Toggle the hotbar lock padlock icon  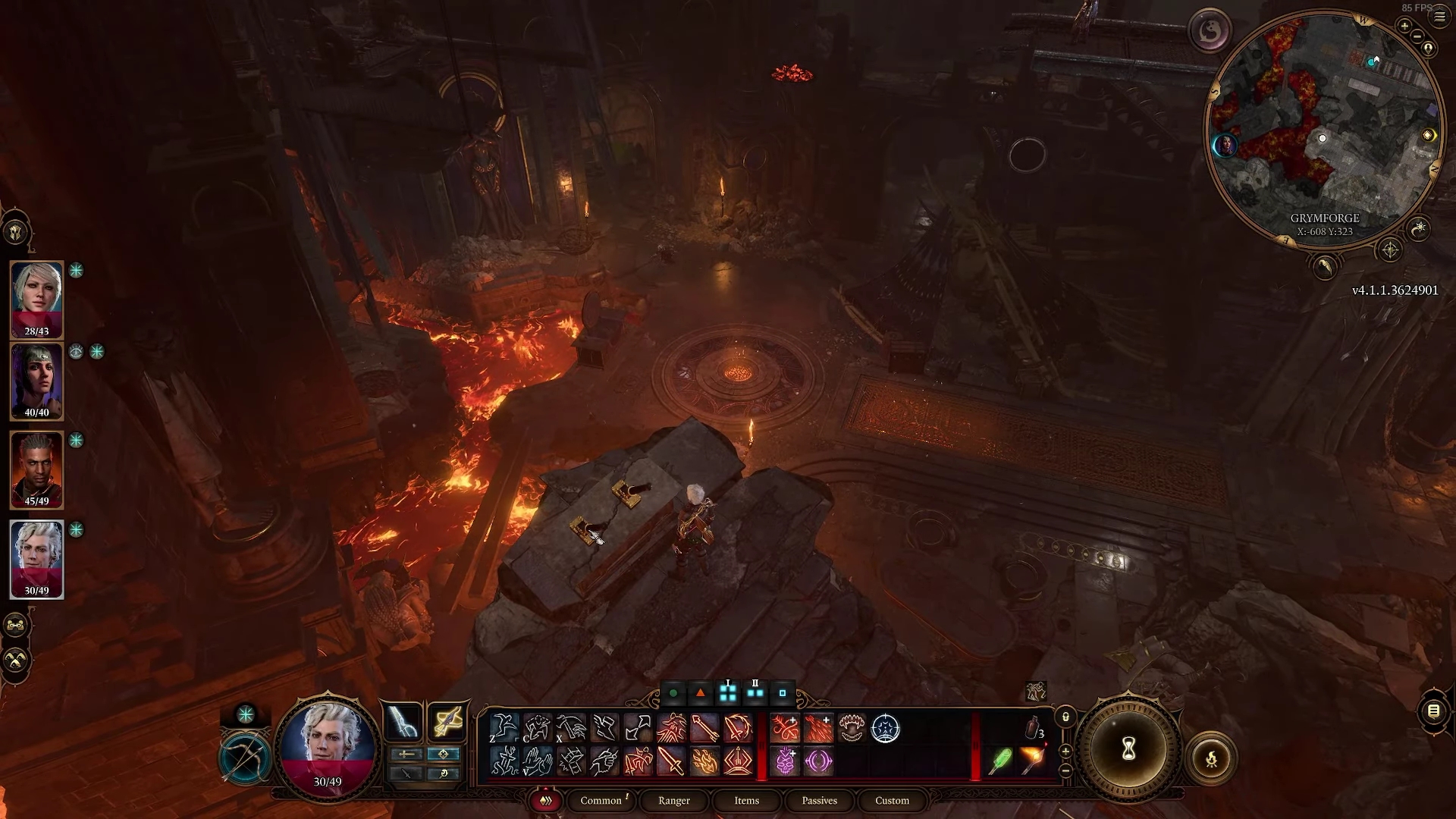[x=1065, y=717]
